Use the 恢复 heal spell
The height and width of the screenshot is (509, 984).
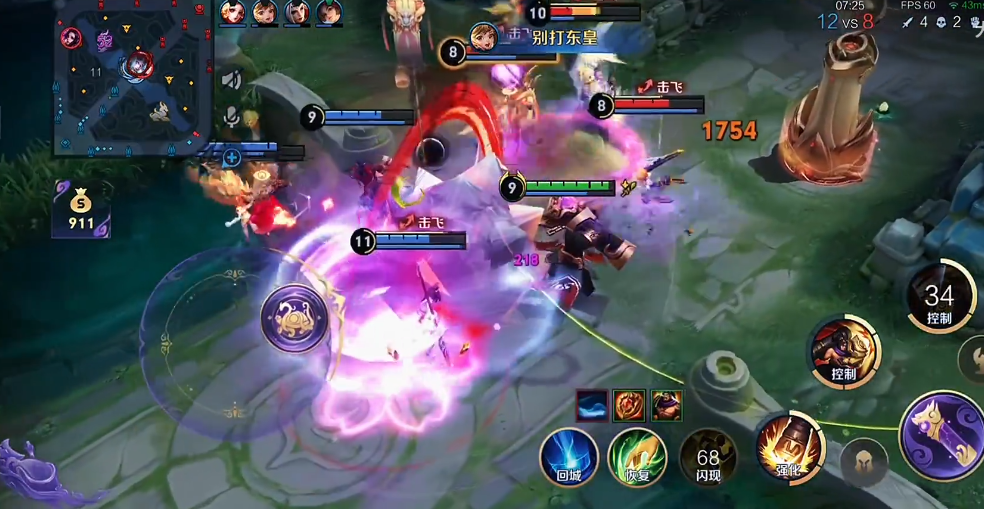click(x=638, y=457)
